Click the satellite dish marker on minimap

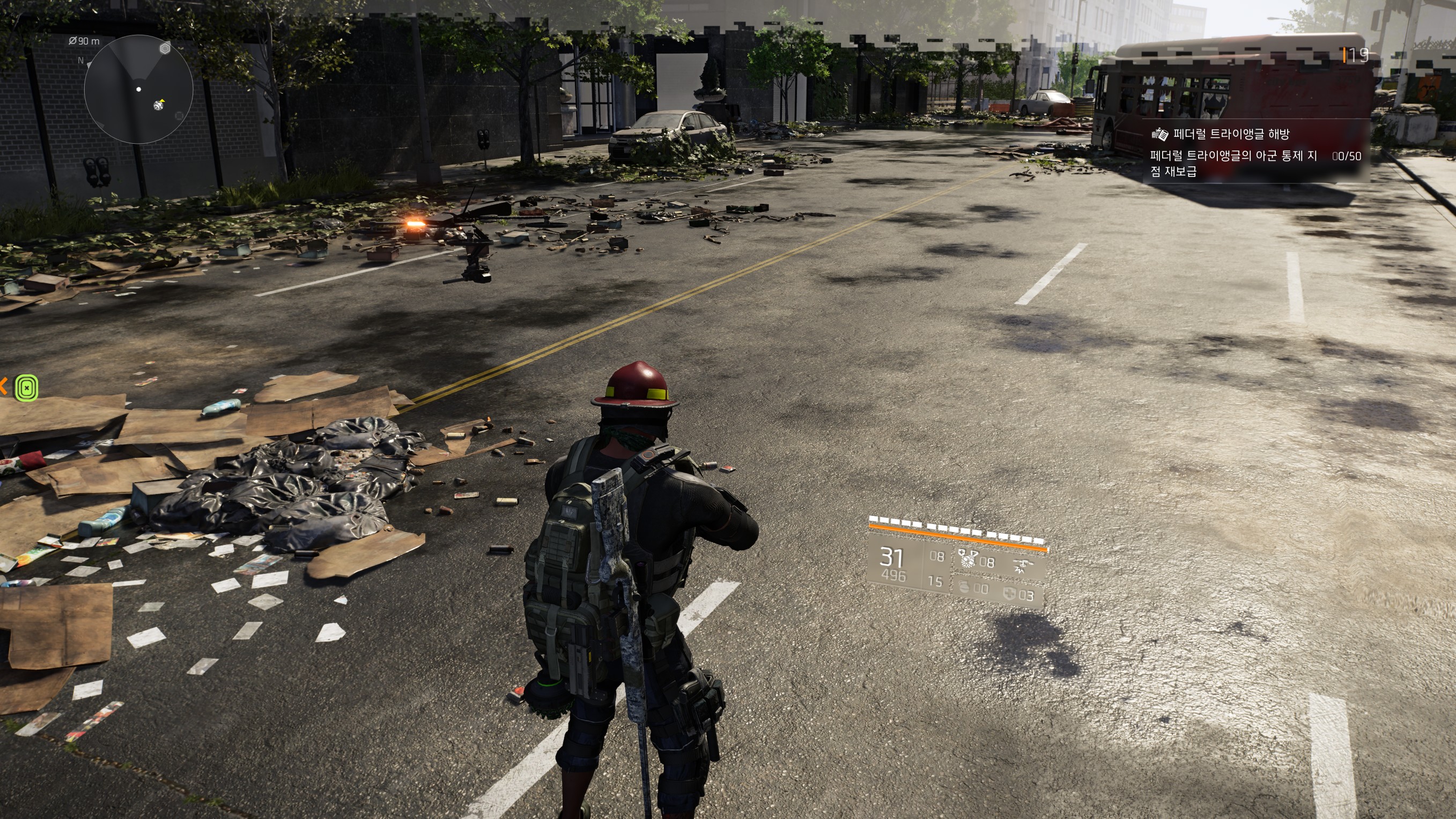tap(159, 105)
